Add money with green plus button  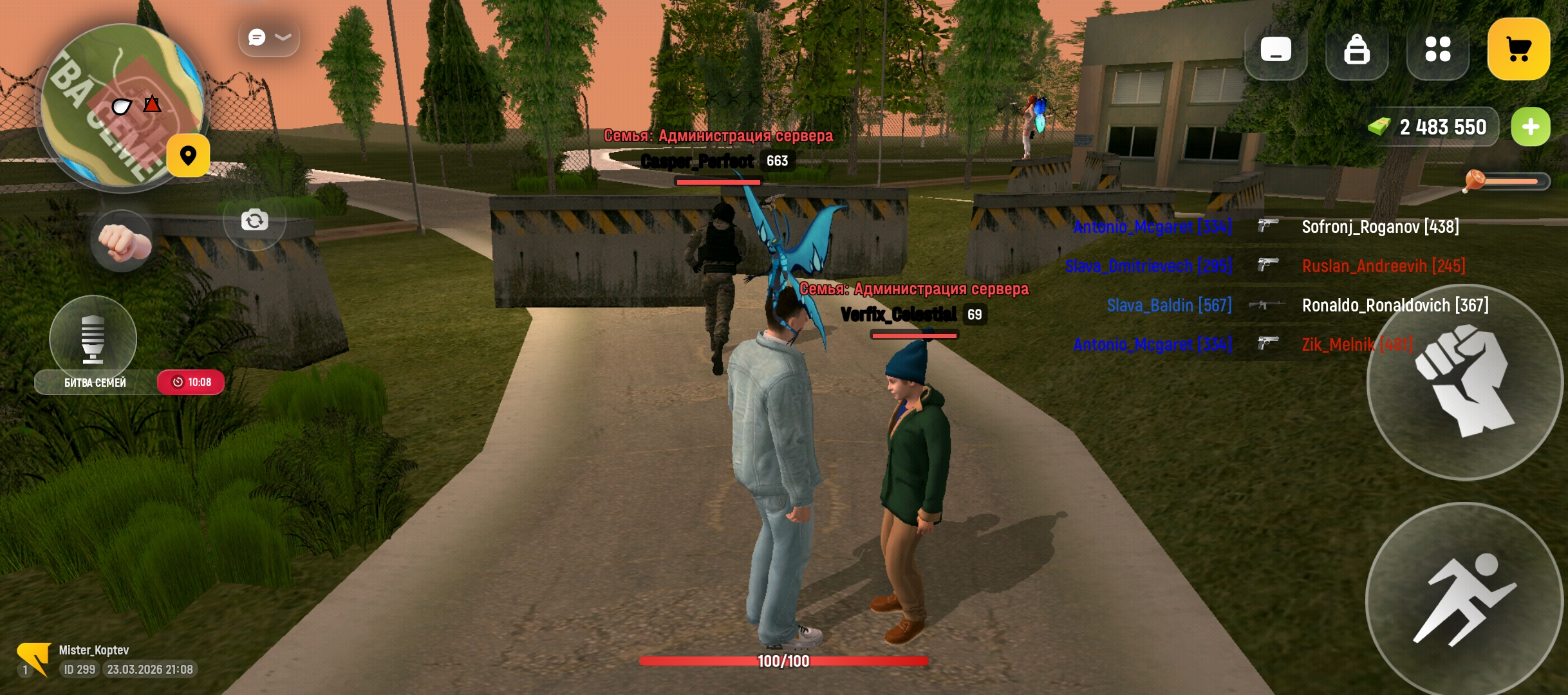coord(1531,127)
